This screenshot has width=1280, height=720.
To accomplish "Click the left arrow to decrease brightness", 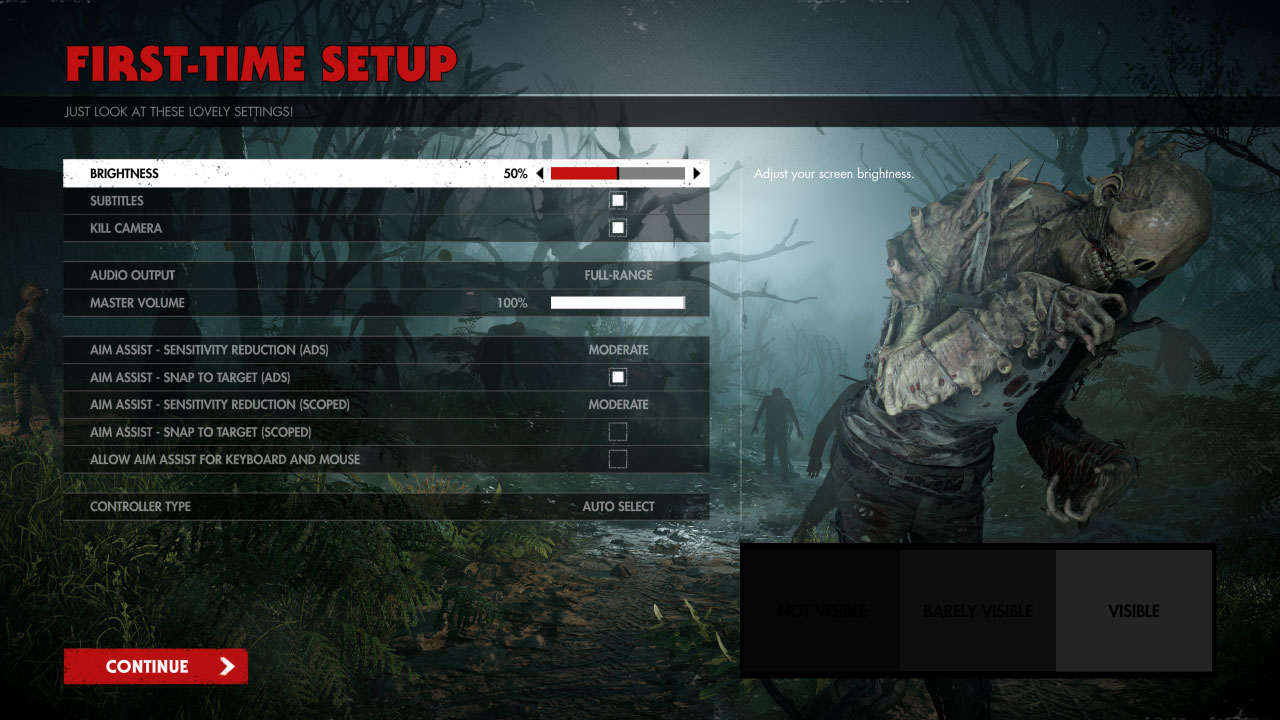I will tap(540, 172).
